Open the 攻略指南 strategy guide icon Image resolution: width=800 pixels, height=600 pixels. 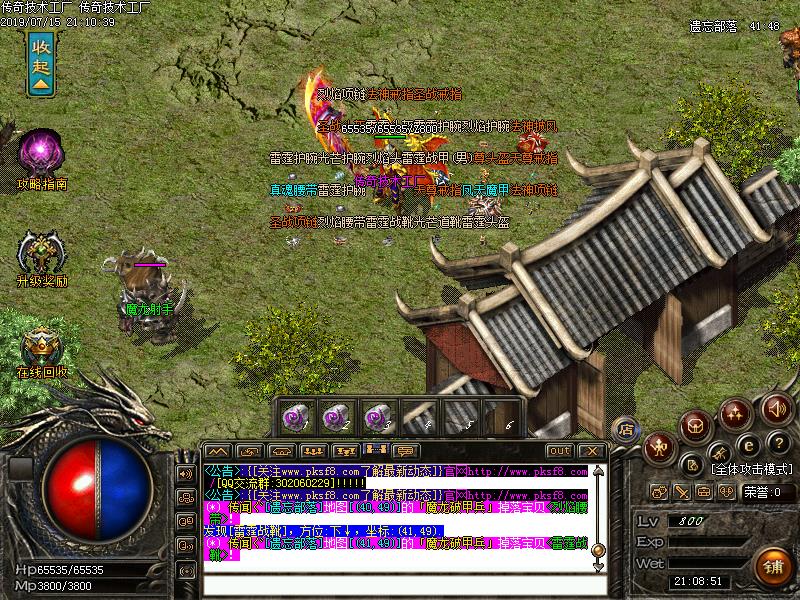pos(41,153)
